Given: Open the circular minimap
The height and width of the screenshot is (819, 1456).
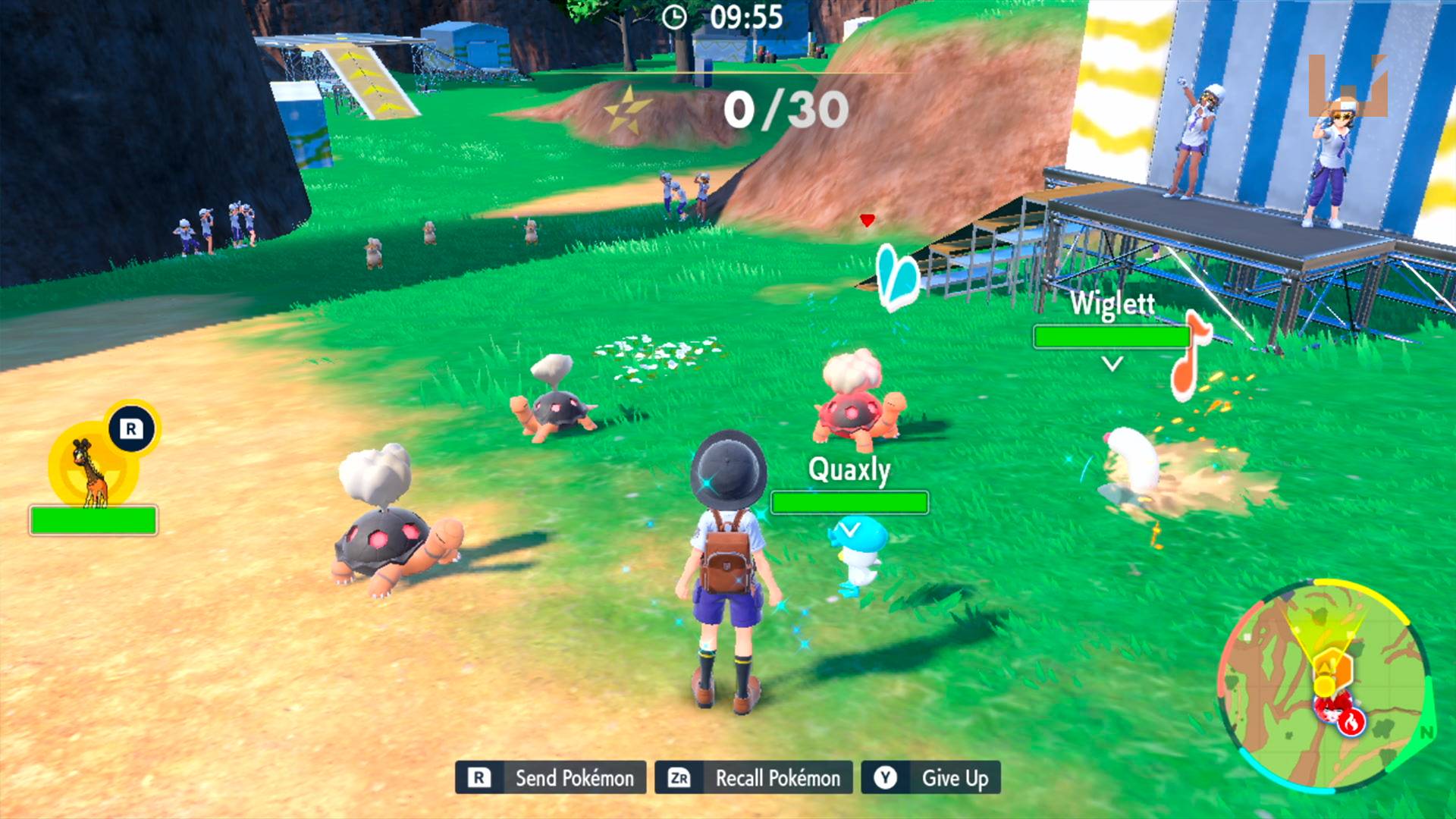Looking at the screenshot, I should coord(1326,685).
